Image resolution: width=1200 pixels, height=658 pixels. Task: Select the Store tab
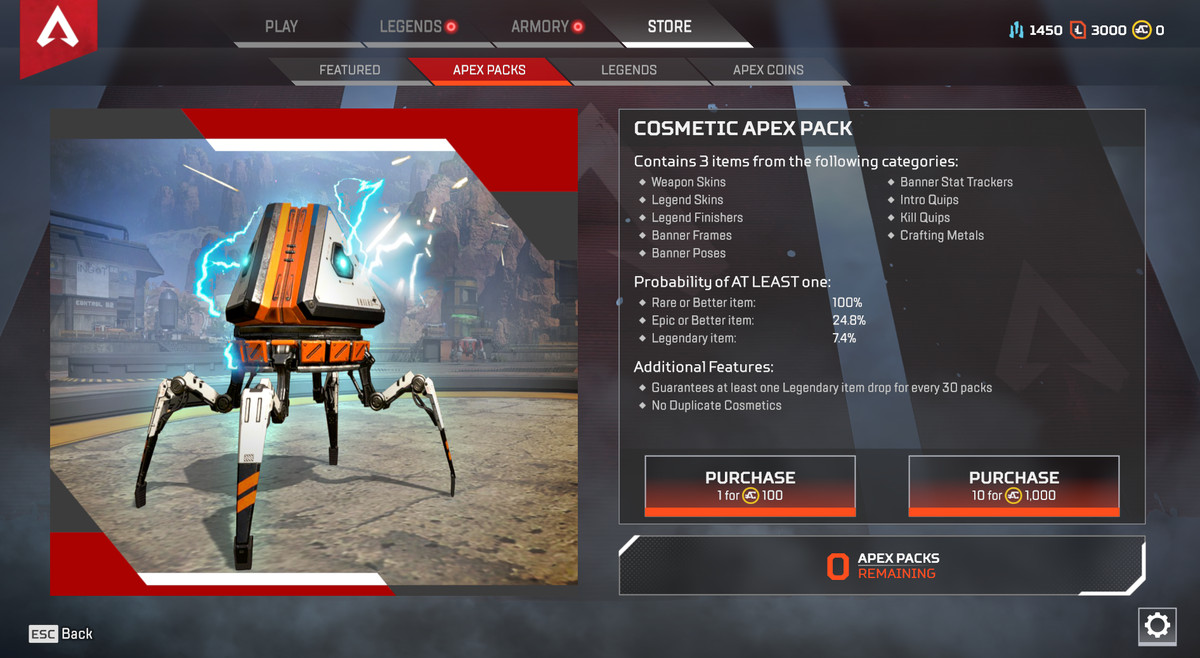point(669,27)
